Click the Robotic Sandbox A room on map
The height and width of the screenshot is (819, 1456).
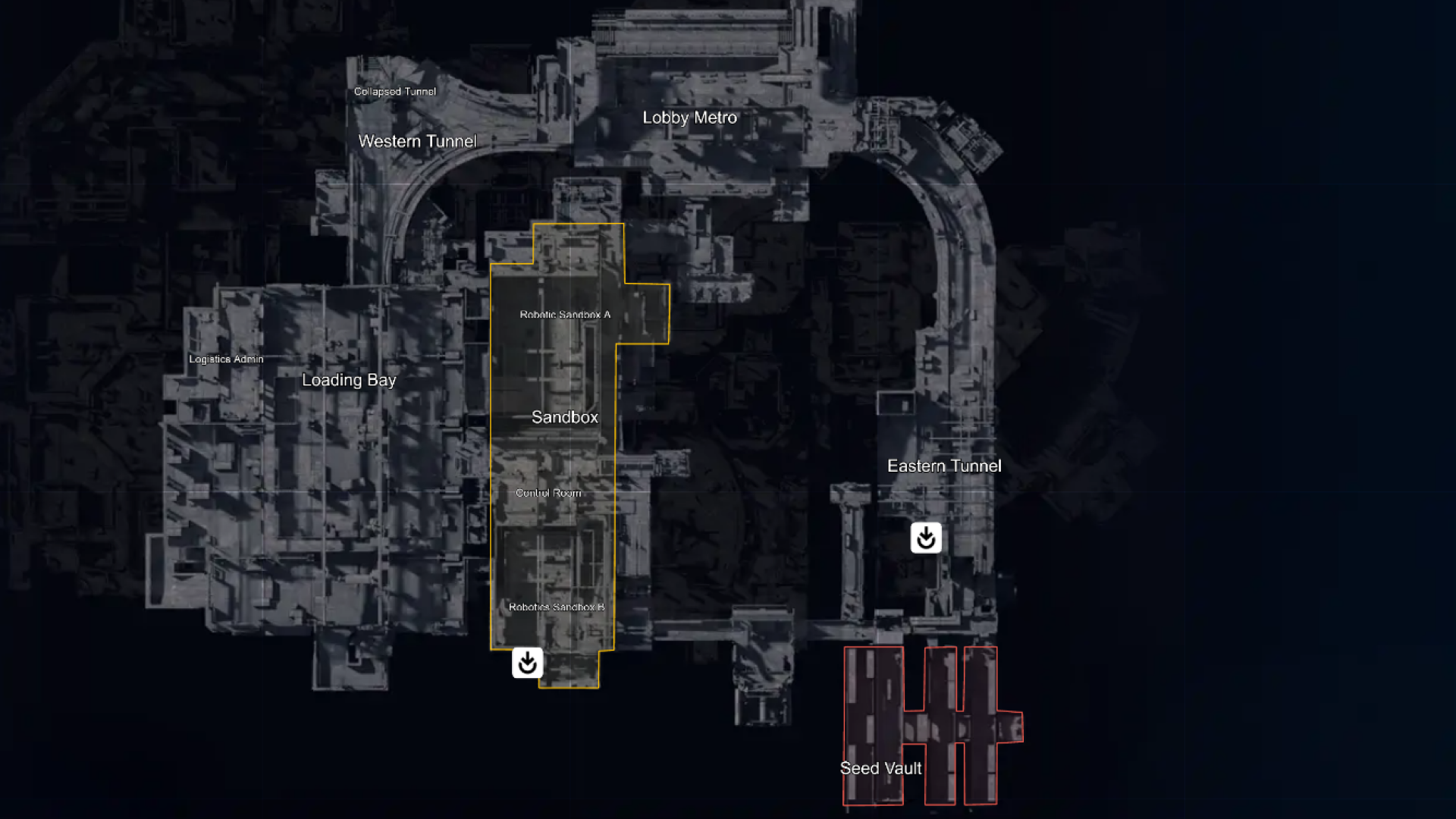click(564, 315)
